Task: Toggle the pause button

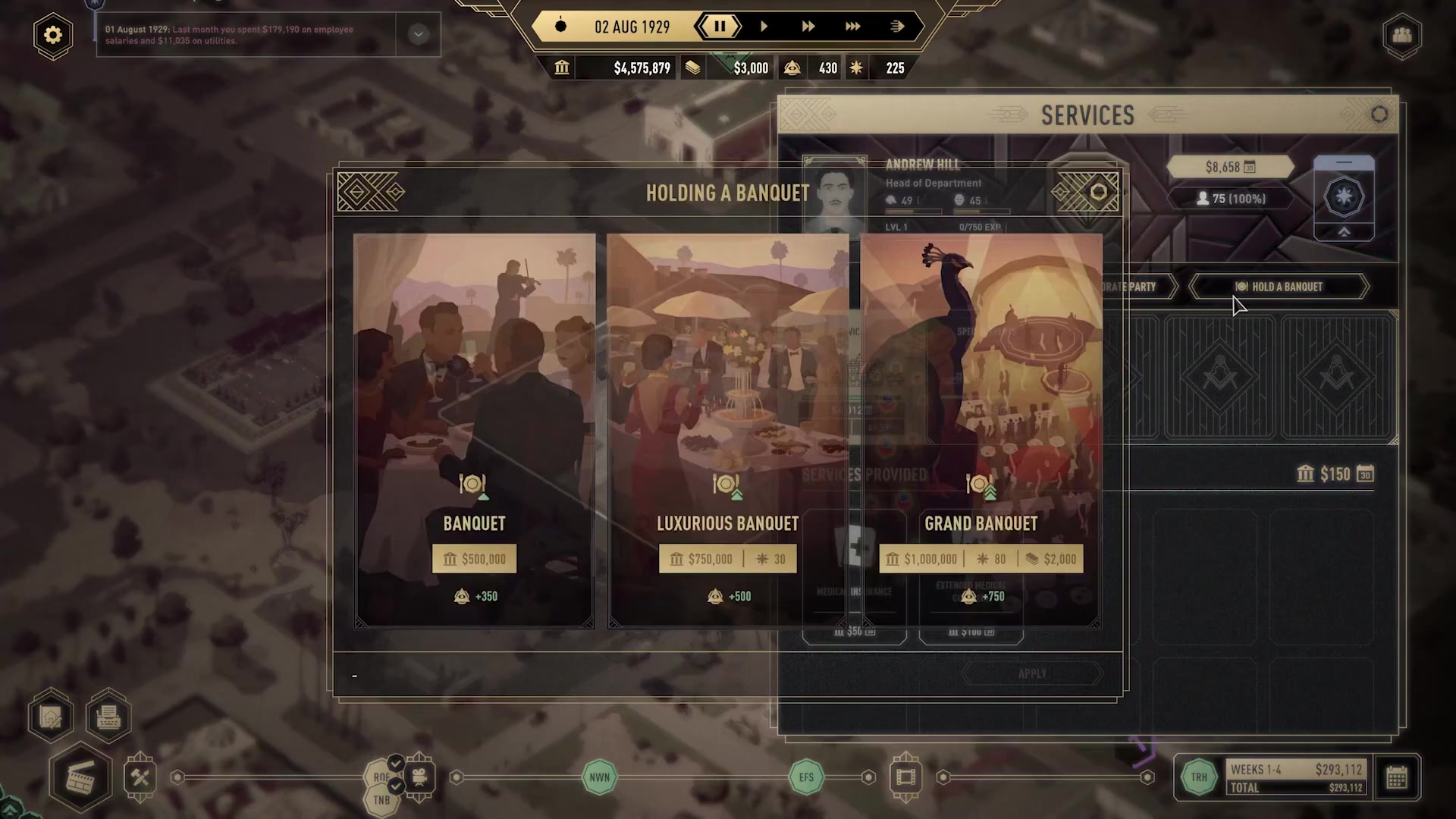Action: 720,27
